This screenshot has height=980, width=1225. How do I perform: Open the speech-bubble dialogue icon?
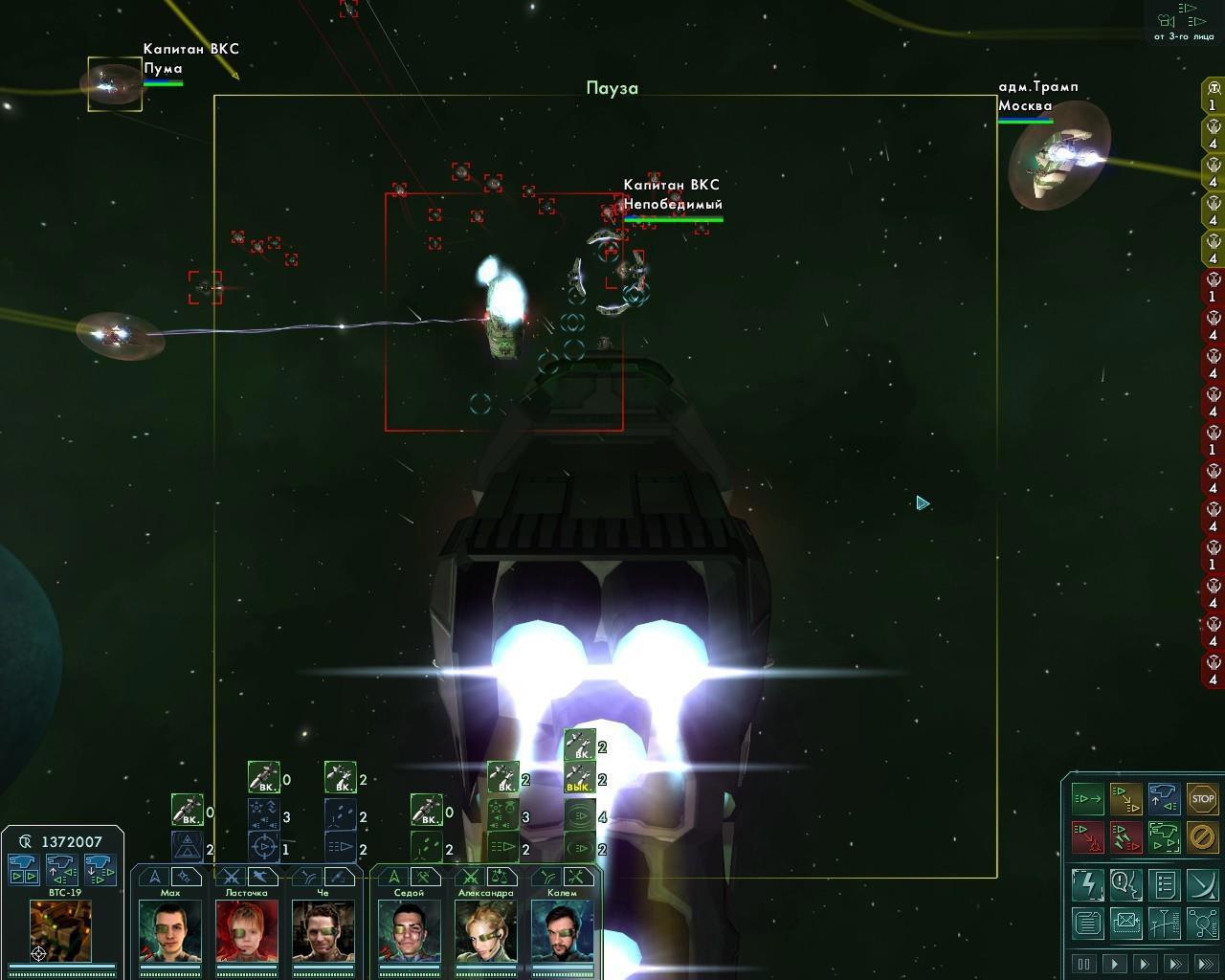1125,884
